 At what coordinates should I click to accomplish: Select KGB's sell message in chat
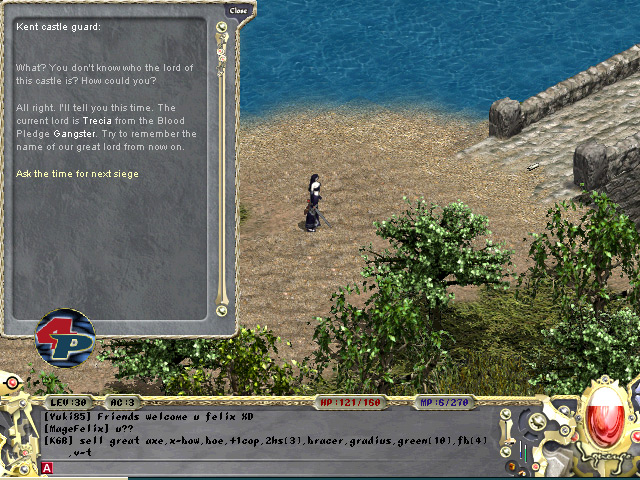click(259, 440)
